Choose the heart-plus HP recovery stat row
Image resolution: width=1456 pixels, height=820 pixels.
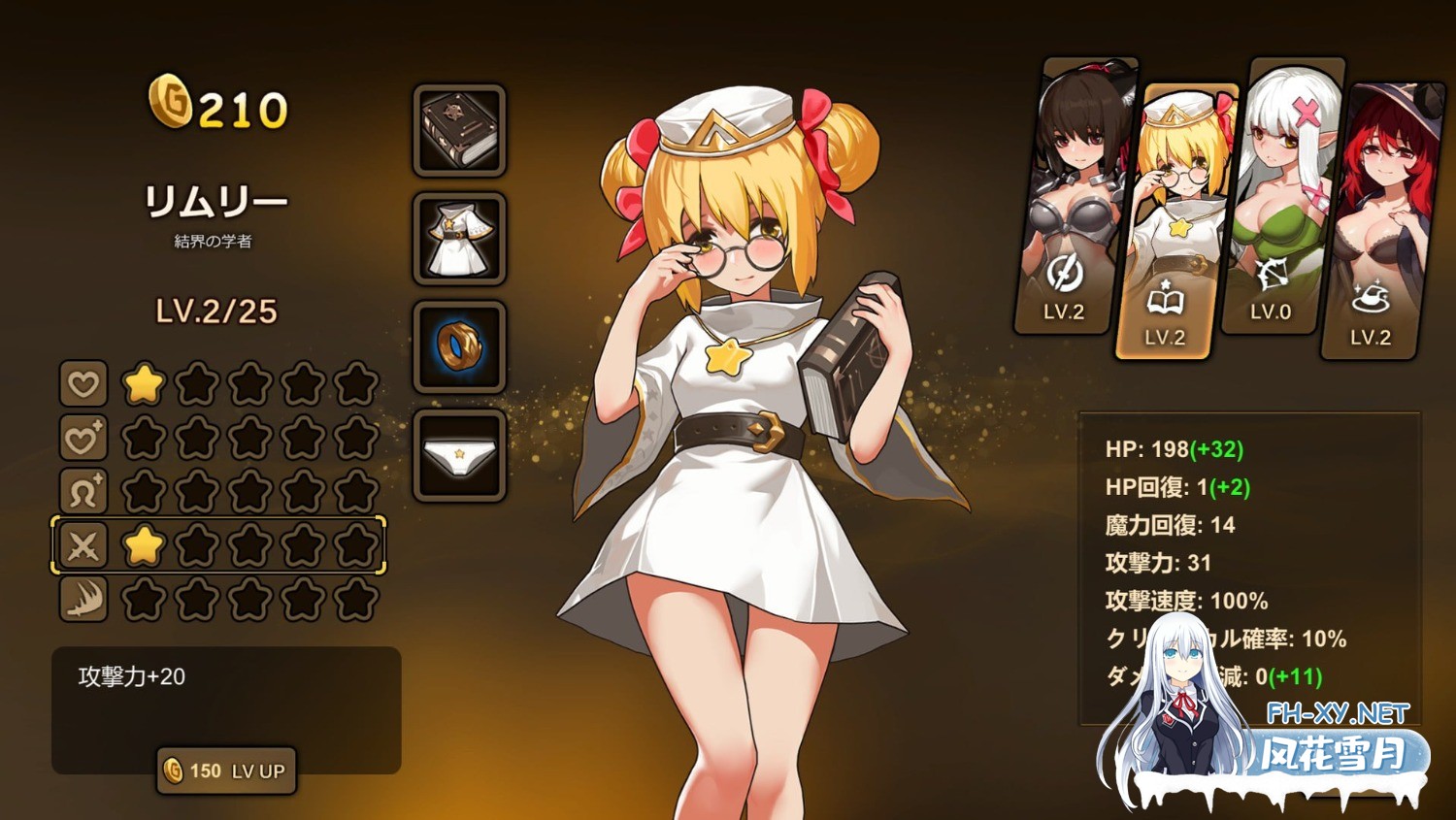tap(83, 439)
